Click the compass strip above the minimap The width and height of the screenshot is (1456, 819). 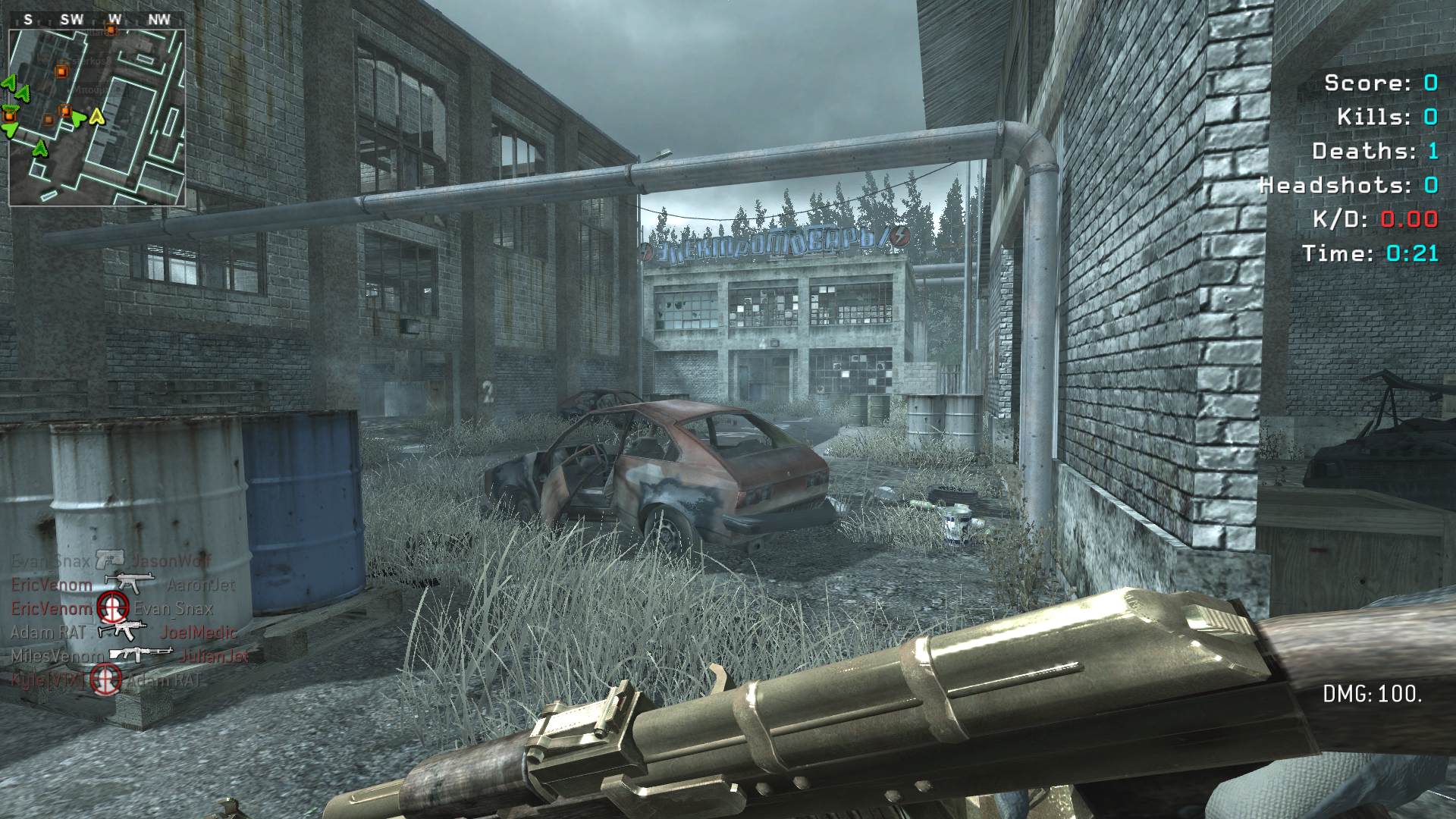pyautogui.click(x=97, y=20)
